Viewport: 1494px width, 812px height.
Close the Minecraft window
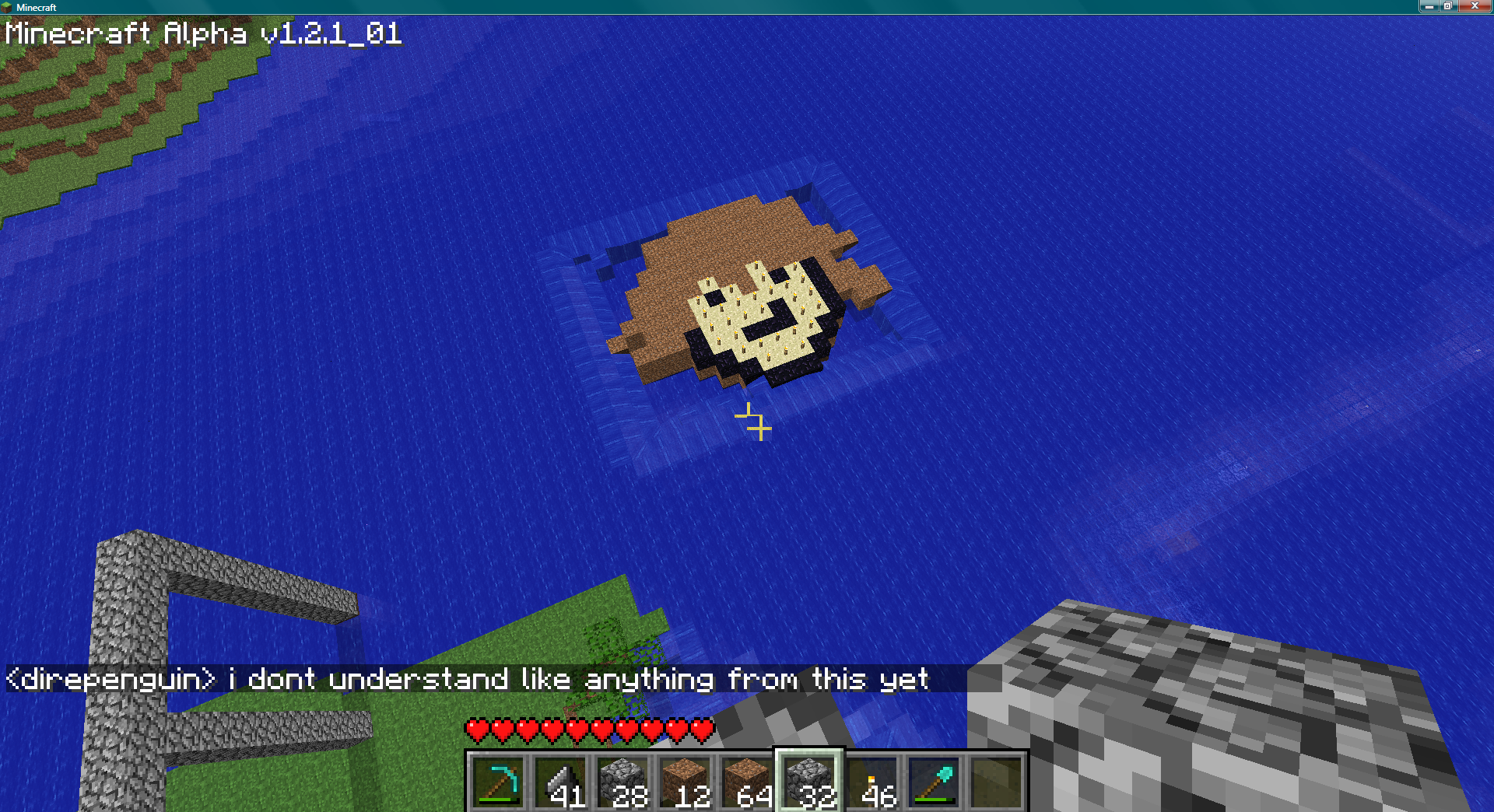tap(1475, 6)
